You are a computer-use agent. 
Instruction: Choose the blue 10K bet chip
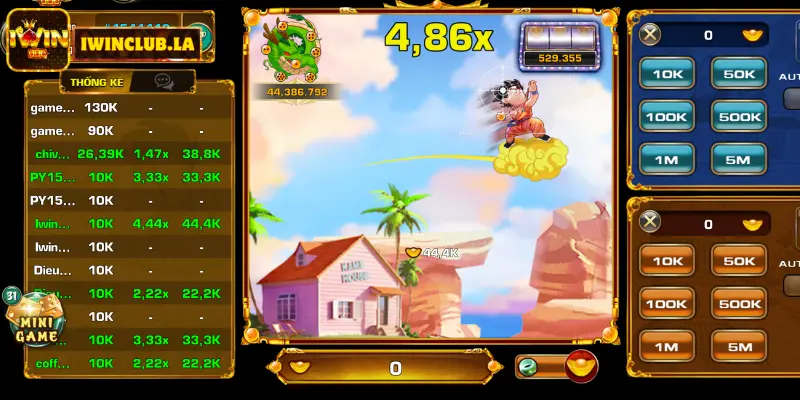click(667, 73)
